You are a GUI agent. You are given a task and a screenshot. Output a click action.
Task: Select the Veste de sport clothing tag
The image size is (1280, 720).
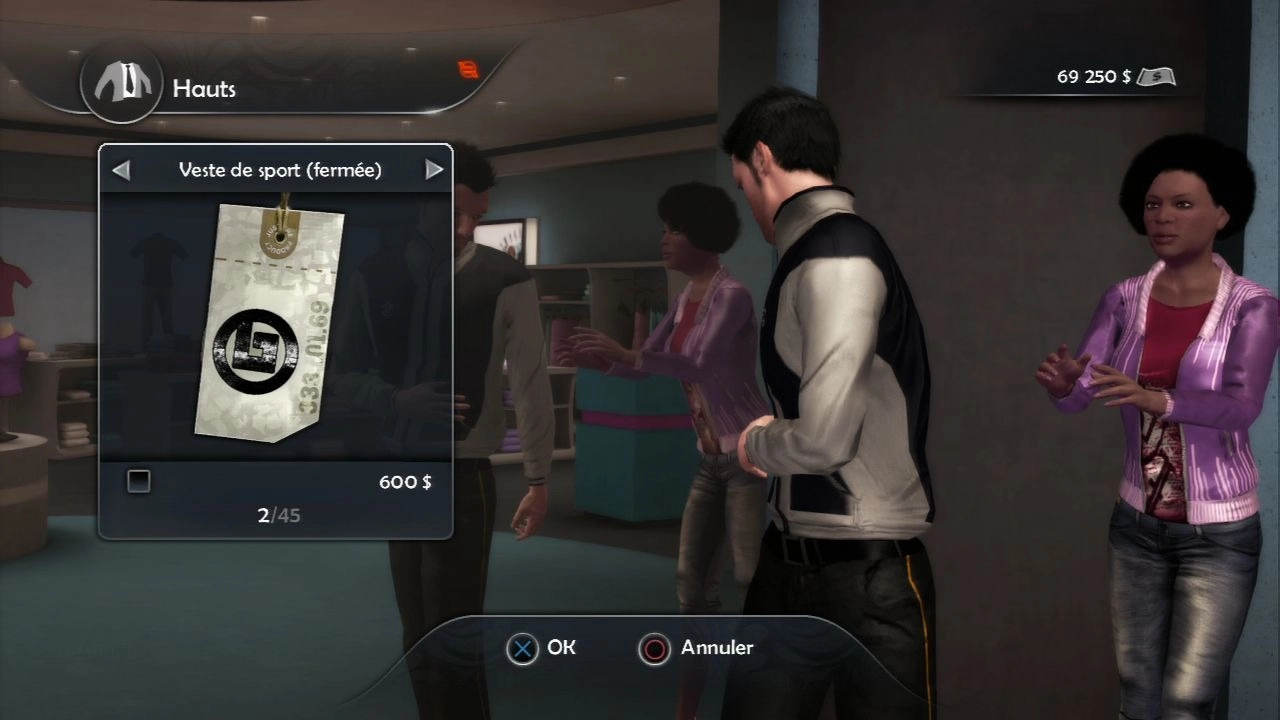click(x=269, y=319)
